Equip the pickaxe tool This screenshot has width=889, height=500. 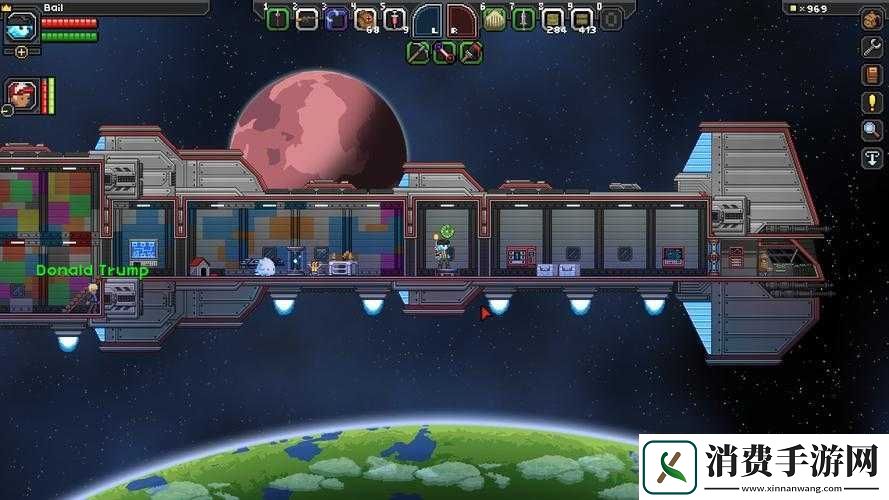[x=419, y=52]
